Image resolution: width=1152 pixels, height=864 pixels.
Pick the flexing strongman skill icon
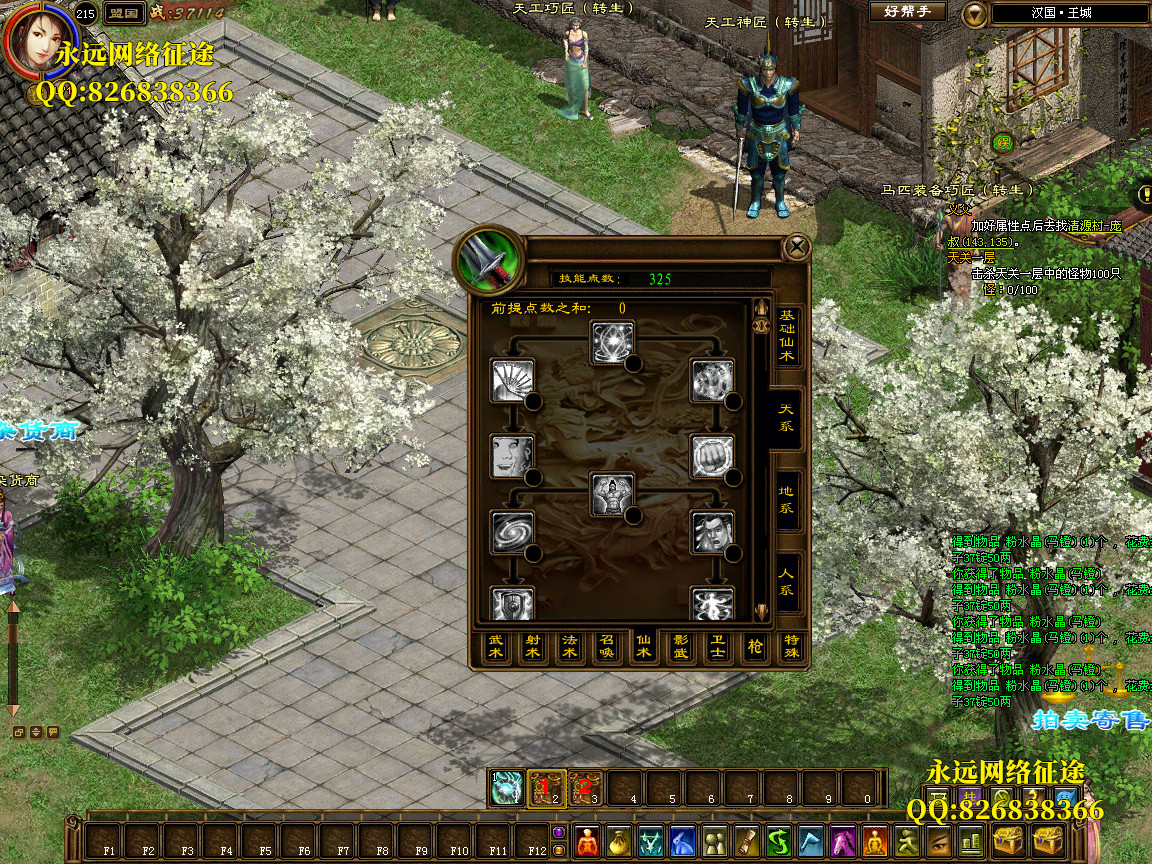(611, 494)
